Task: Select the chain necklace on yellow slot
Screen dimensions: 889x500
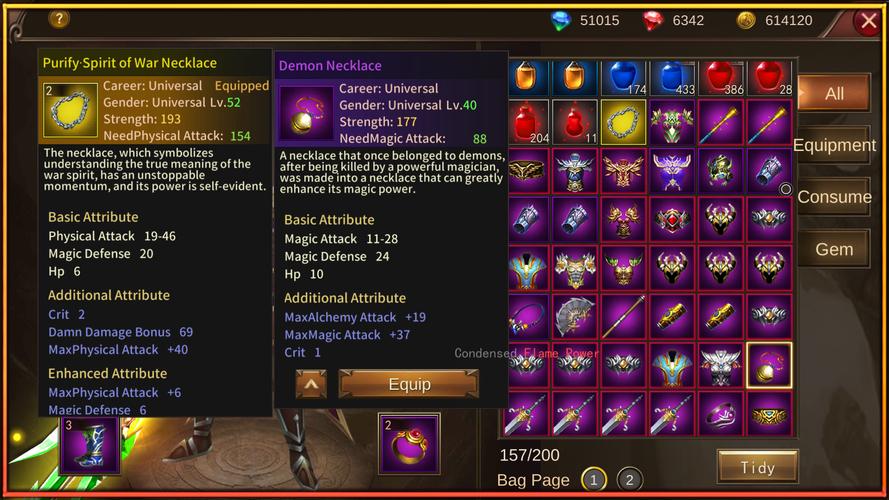Action: [623, 122]
